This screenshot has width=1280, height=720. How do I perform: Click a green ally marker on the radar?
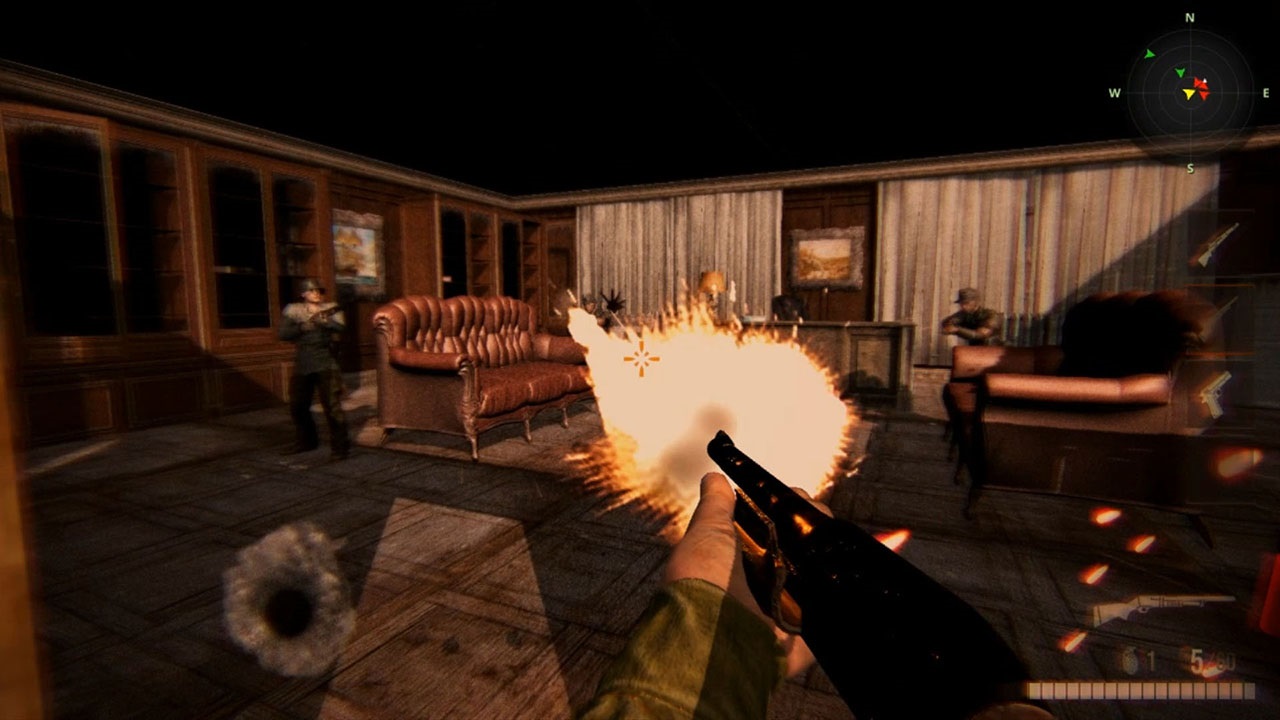click(1180, 73)
